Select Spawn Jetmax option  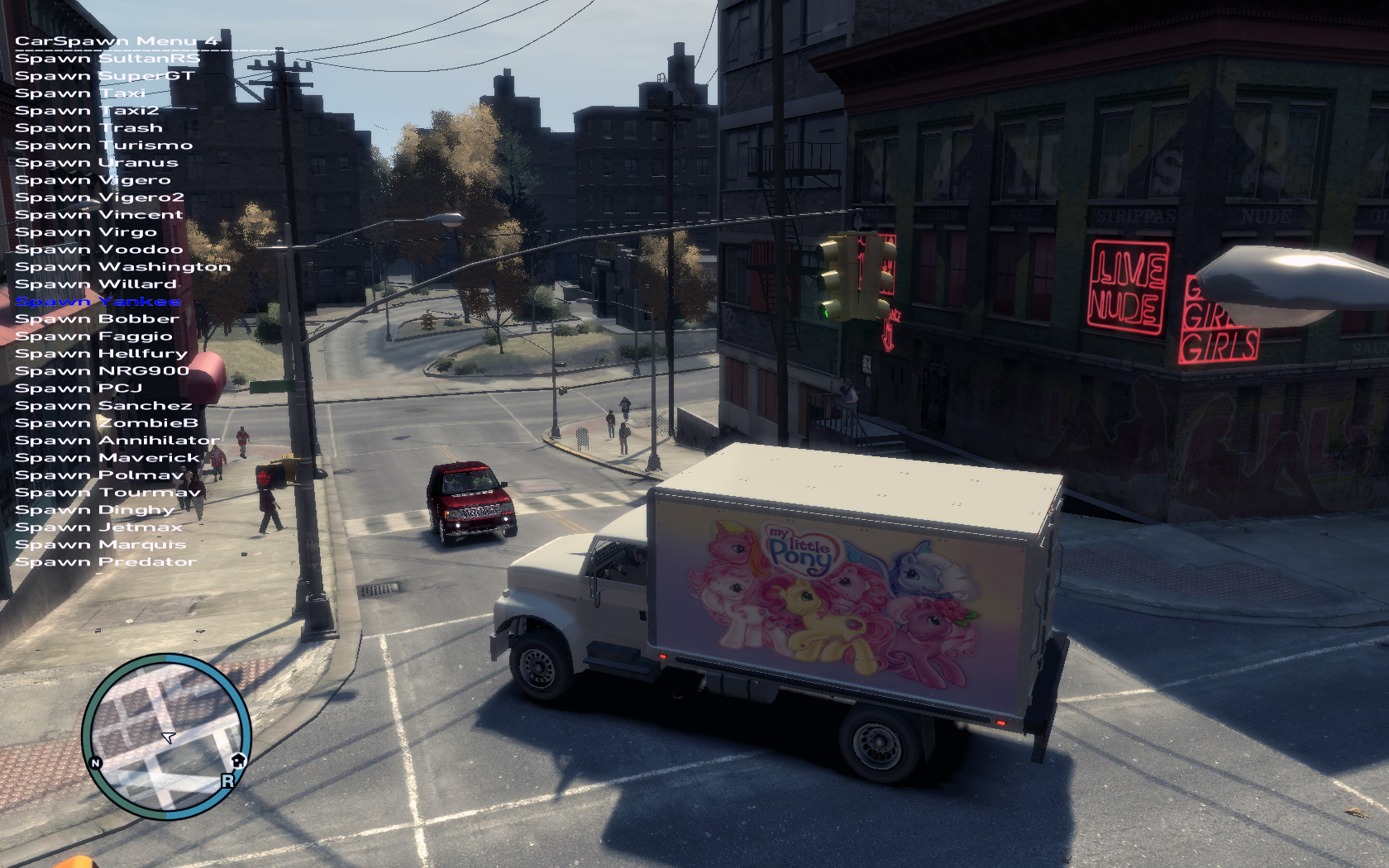98,527
